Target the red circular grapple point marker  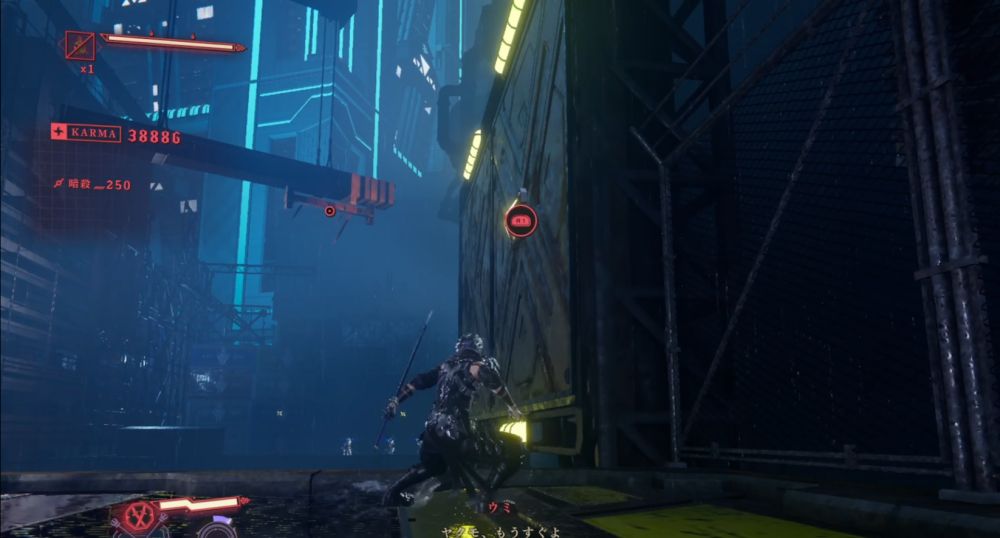pos(521,221)
